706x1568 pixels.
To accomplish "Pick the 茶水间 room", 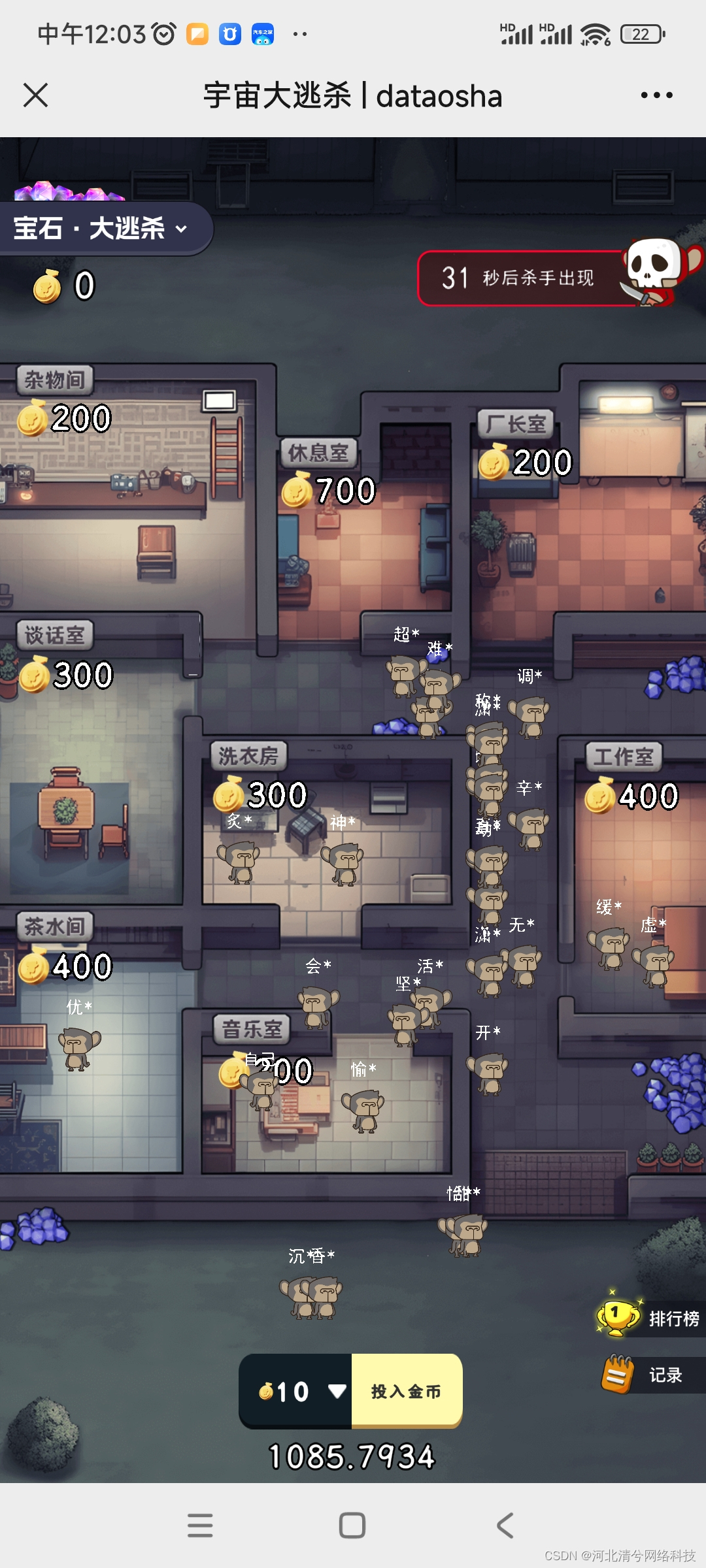I will (x=92, y=1058).
